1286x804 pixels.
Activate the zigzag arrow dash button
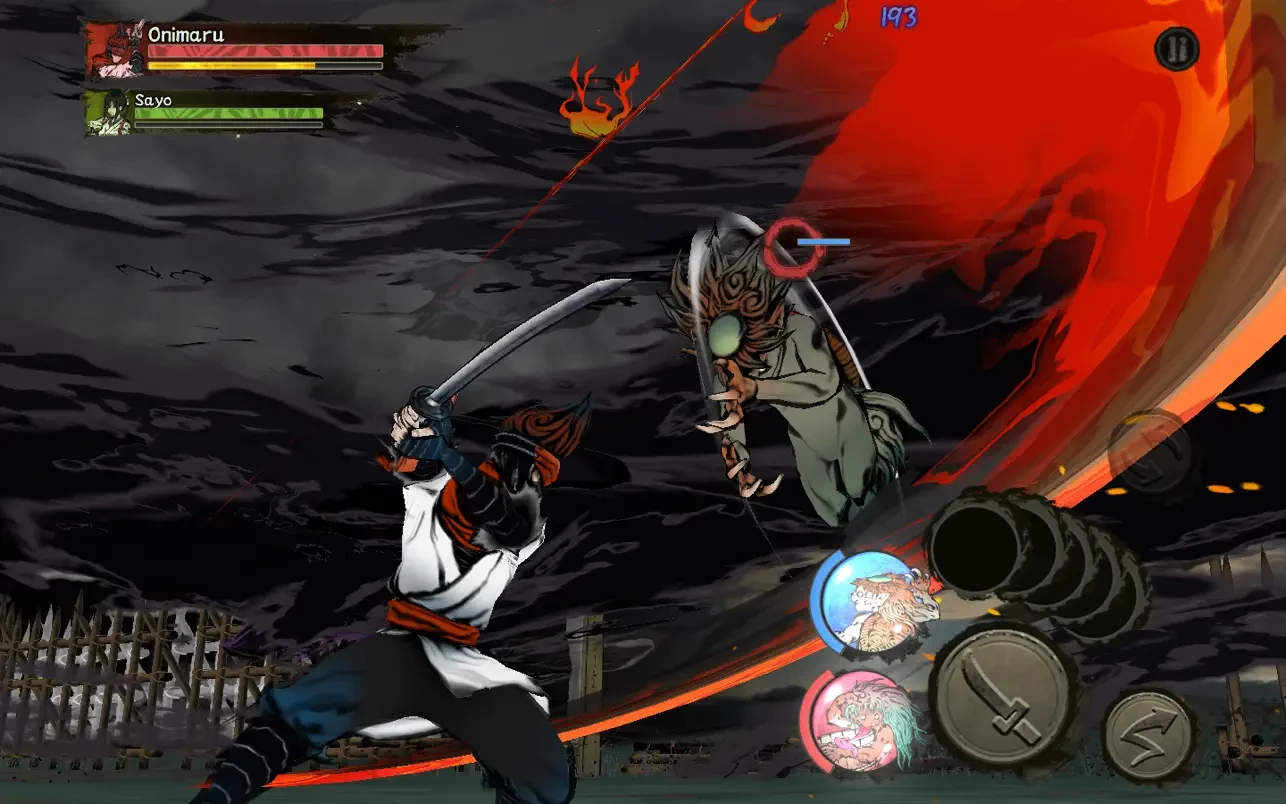pyautogui.click(x=1148, y=733)
